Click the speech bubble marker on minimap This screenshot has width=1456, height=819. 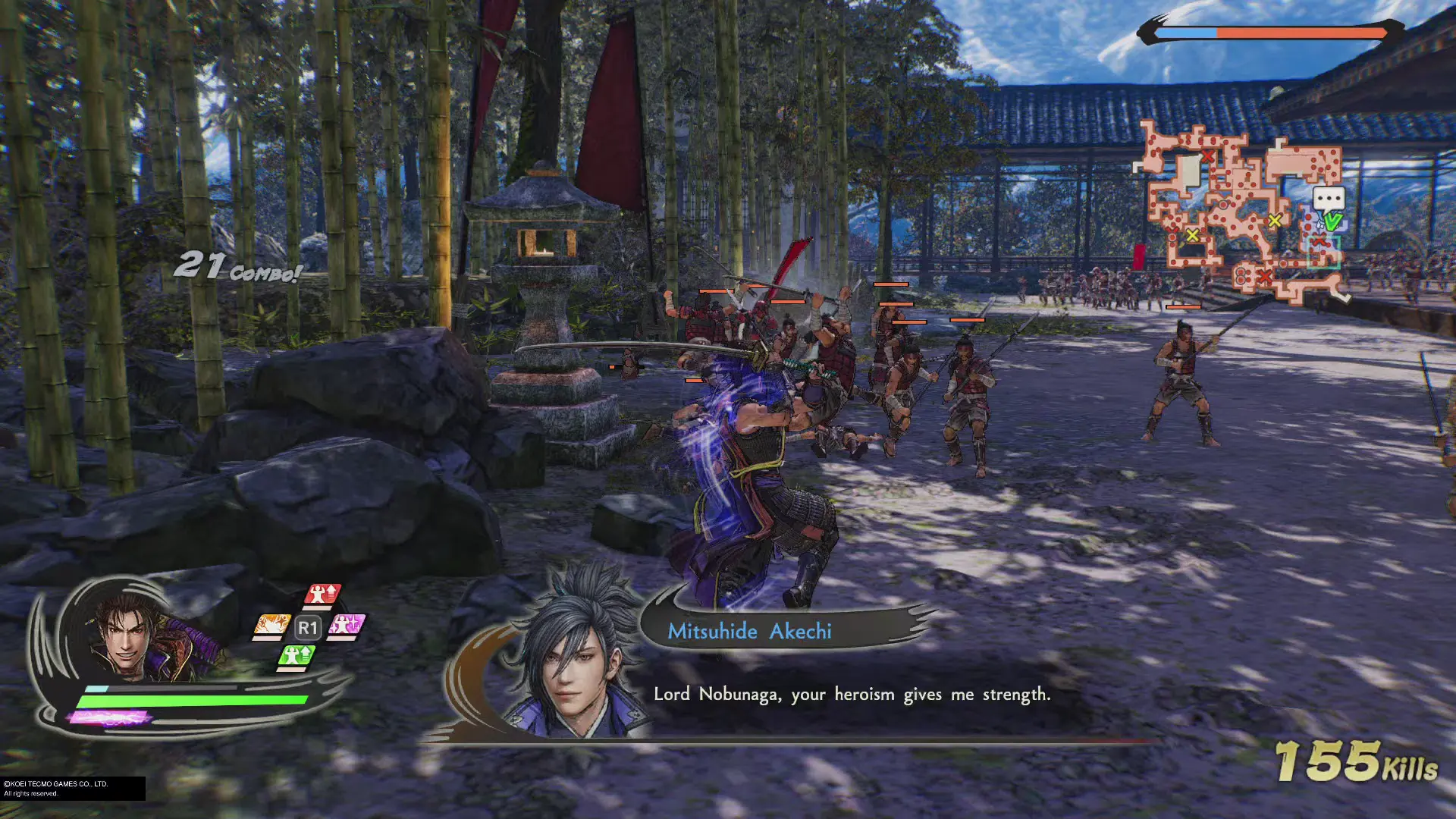pos(1329,199)
